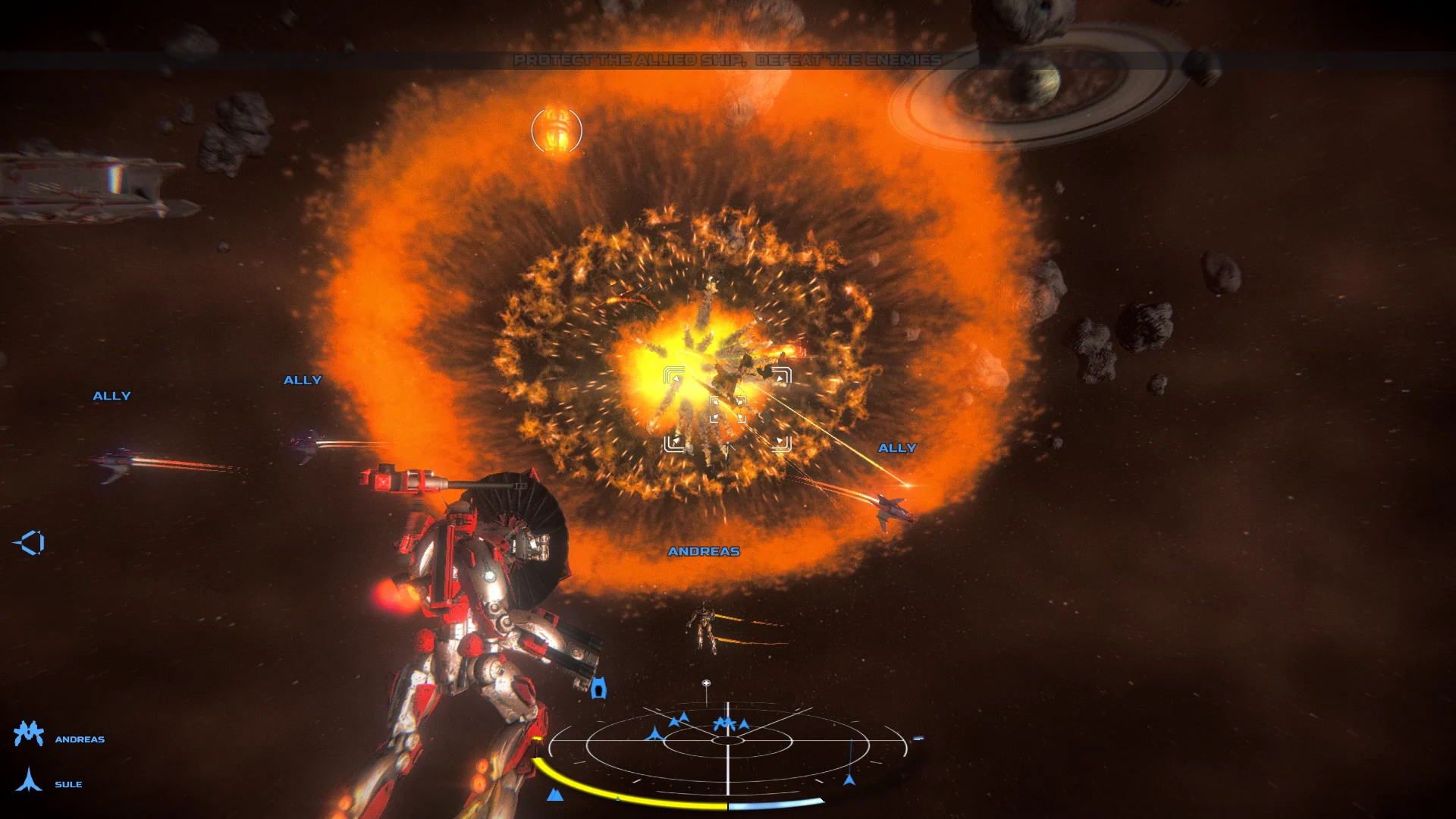
Task: Select the allied ship beside the right ALLY label
Action: [891, 508]
